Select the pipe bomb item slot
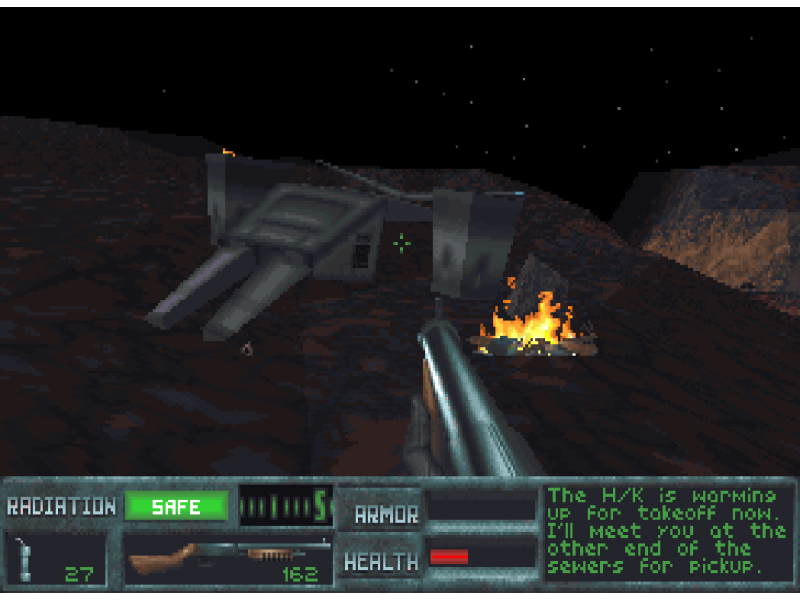The image size is (800, 600). pos(55,559)
